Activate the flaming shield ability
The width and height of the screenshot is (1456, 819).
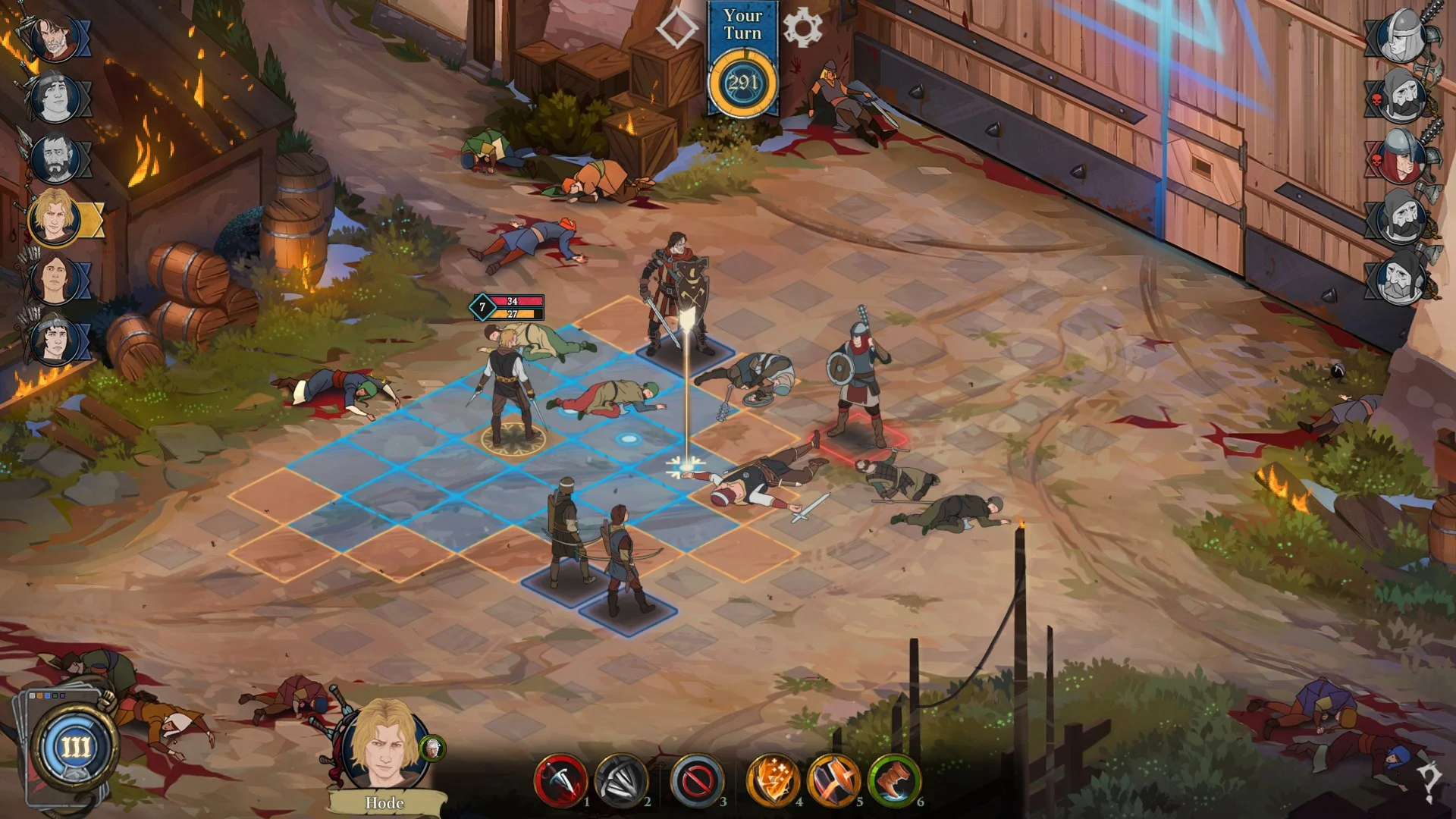point(773,780)
